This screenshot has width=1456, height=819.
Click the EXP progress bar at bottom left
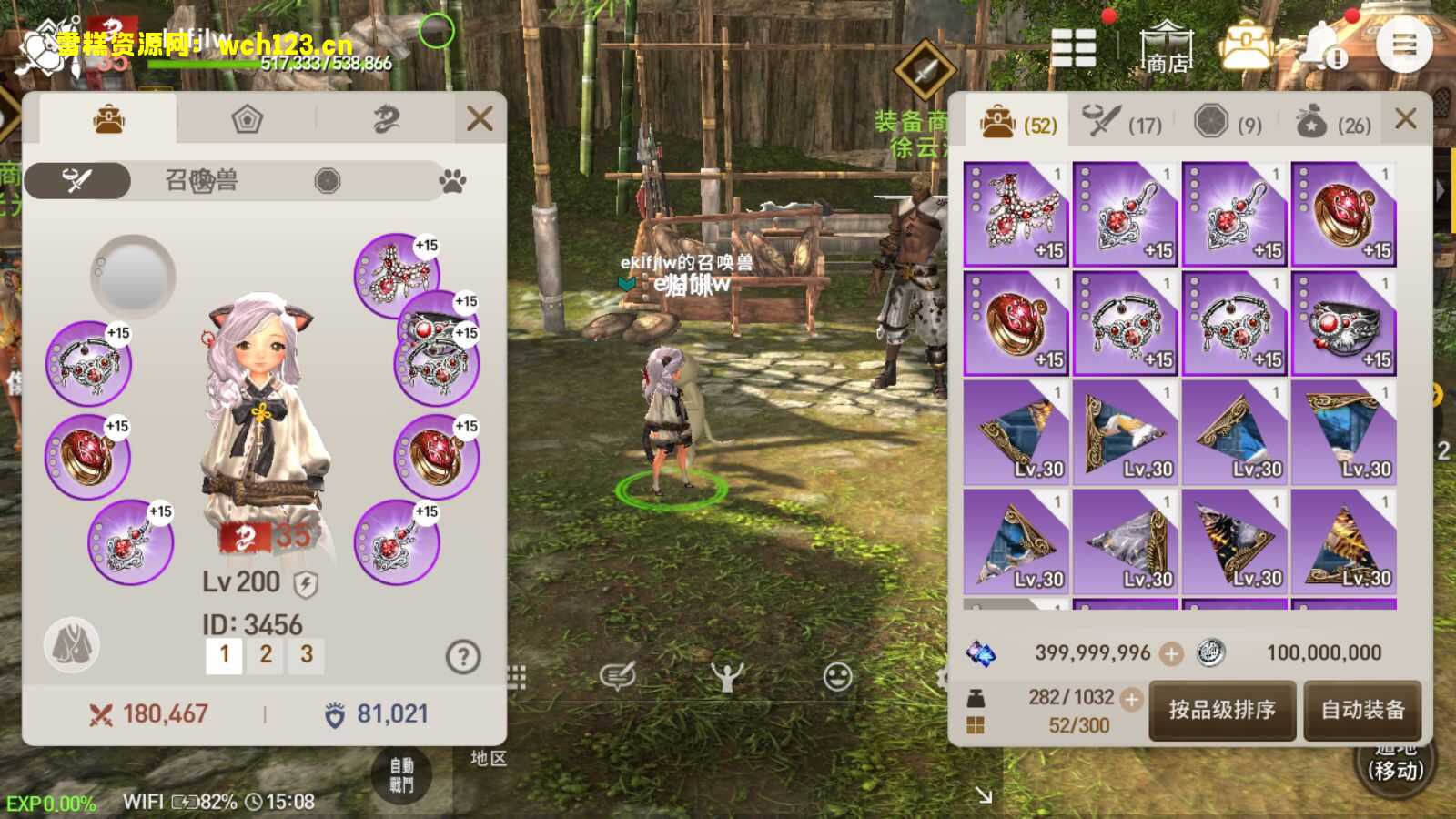click(x=50, y=803)
